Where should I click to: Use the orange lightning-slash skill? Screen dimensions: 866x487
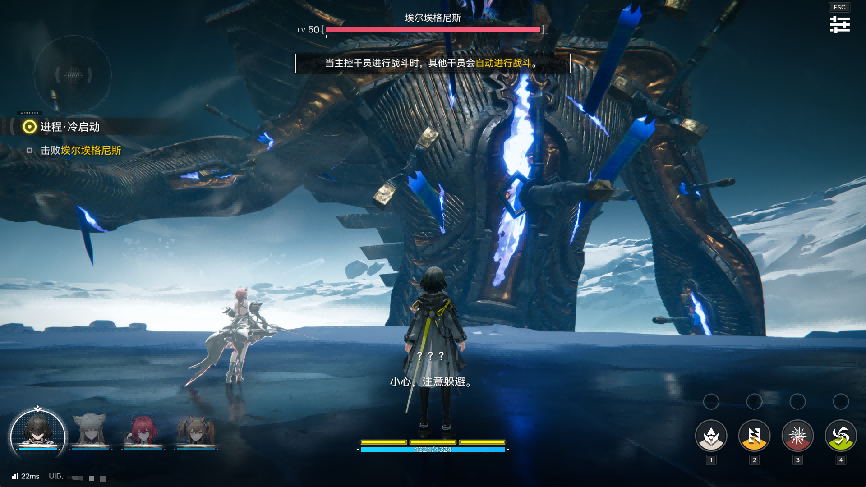(754, 435)
